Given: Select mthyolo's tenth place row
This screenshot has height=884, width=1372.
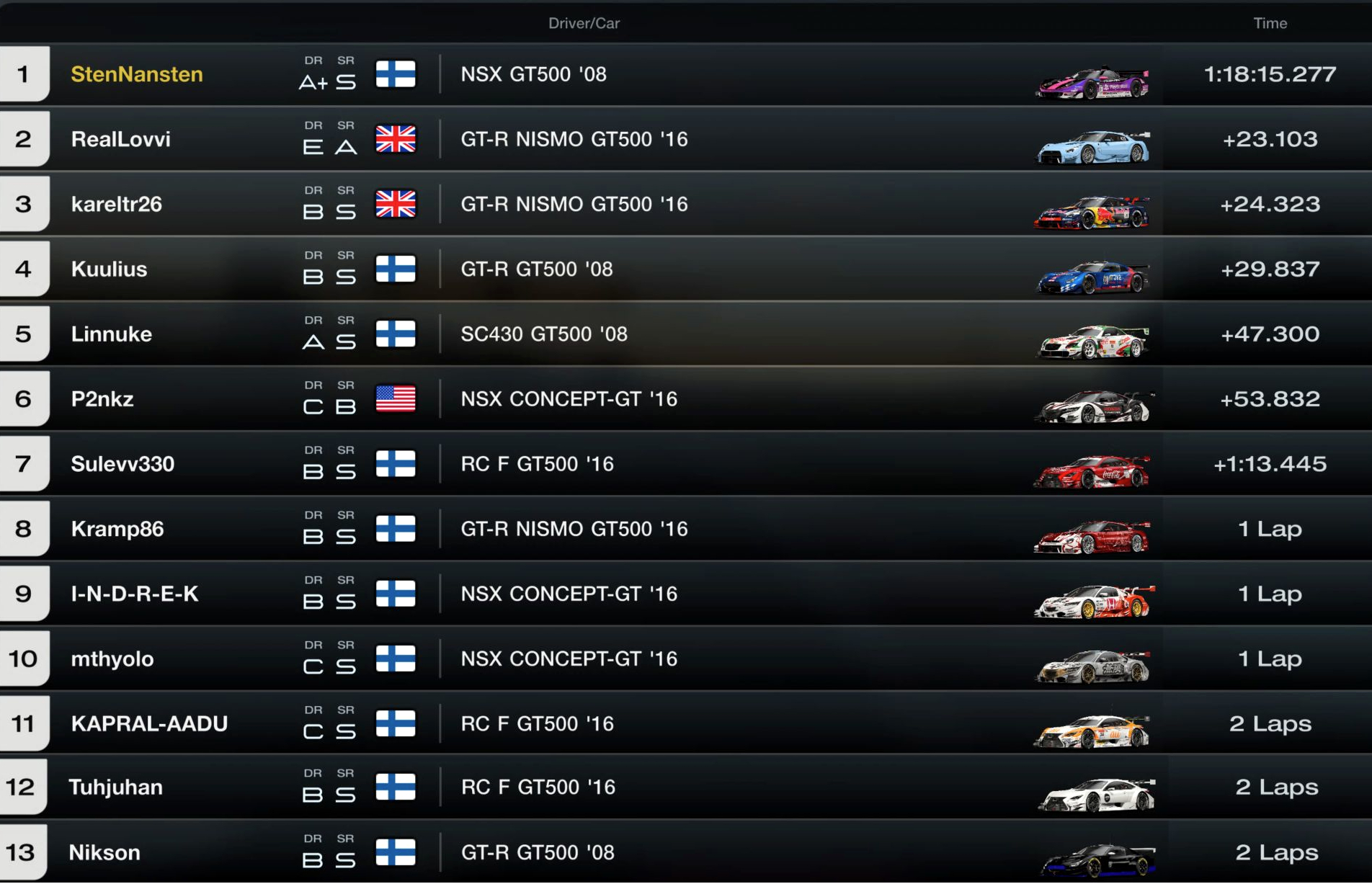Looking at the screenshot, I should (112, 658).
